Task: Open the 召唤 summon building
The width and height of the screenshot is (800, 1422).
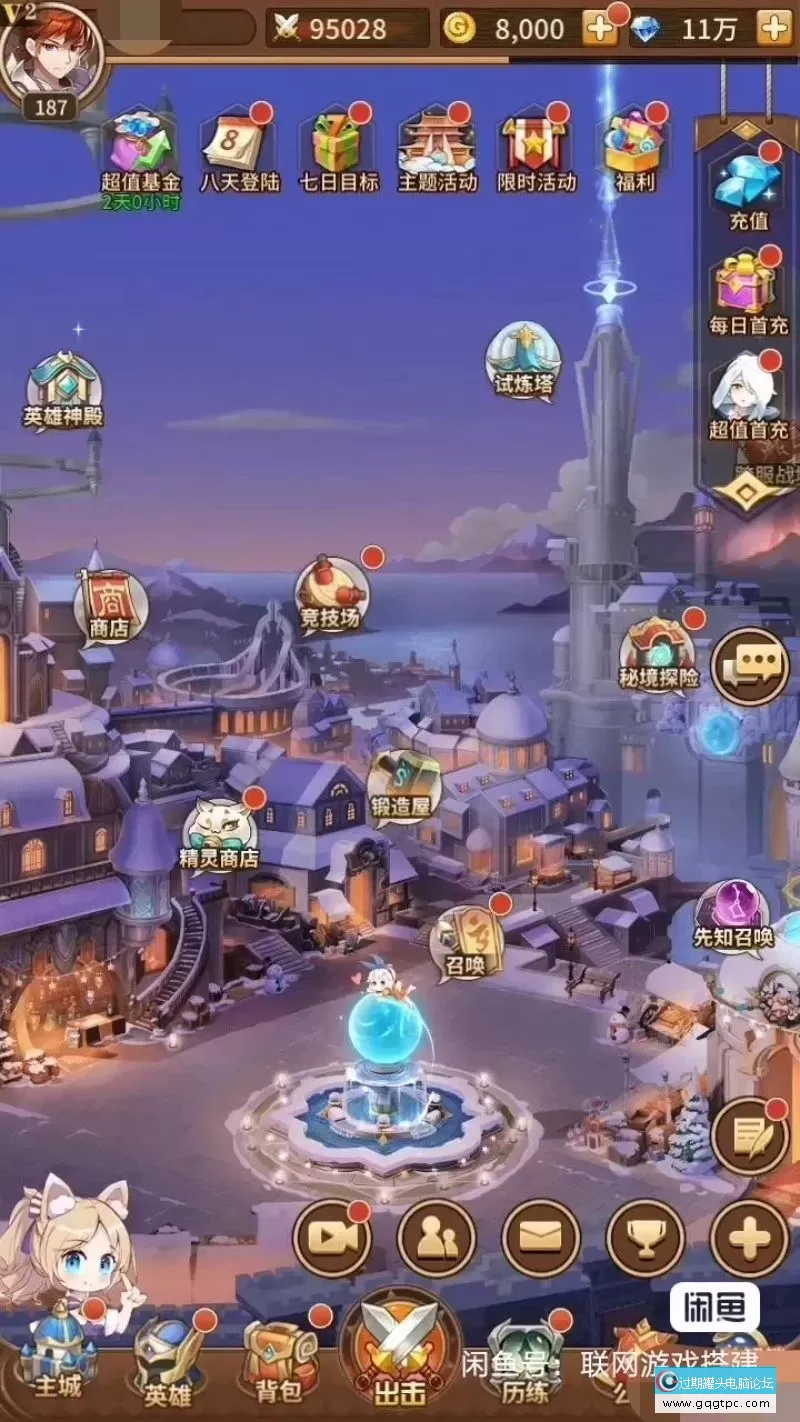Action: [464, 942]
